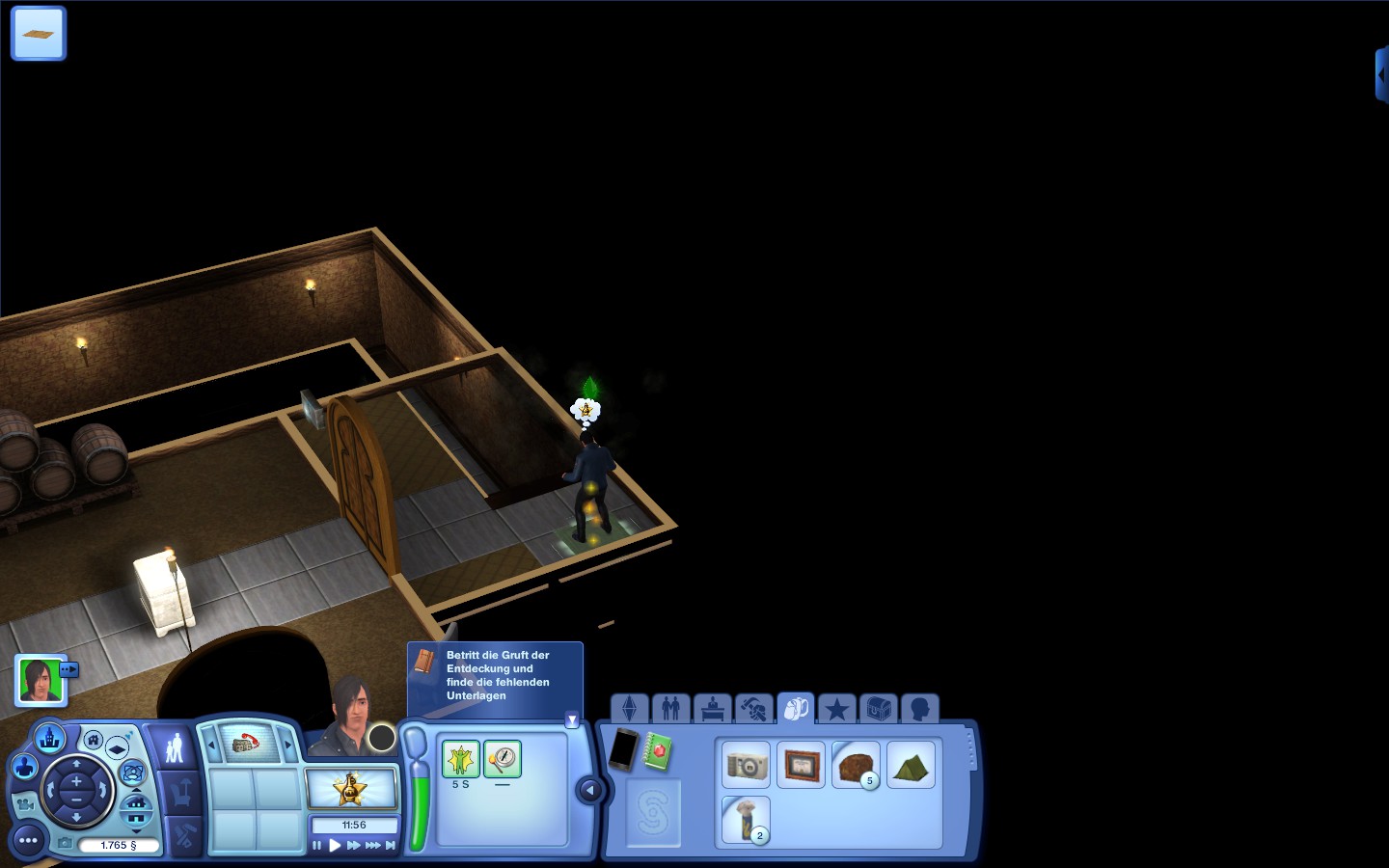Select the green tent in inventory
Viewport: 1389px width, 868px height.
tap(910, 765)
